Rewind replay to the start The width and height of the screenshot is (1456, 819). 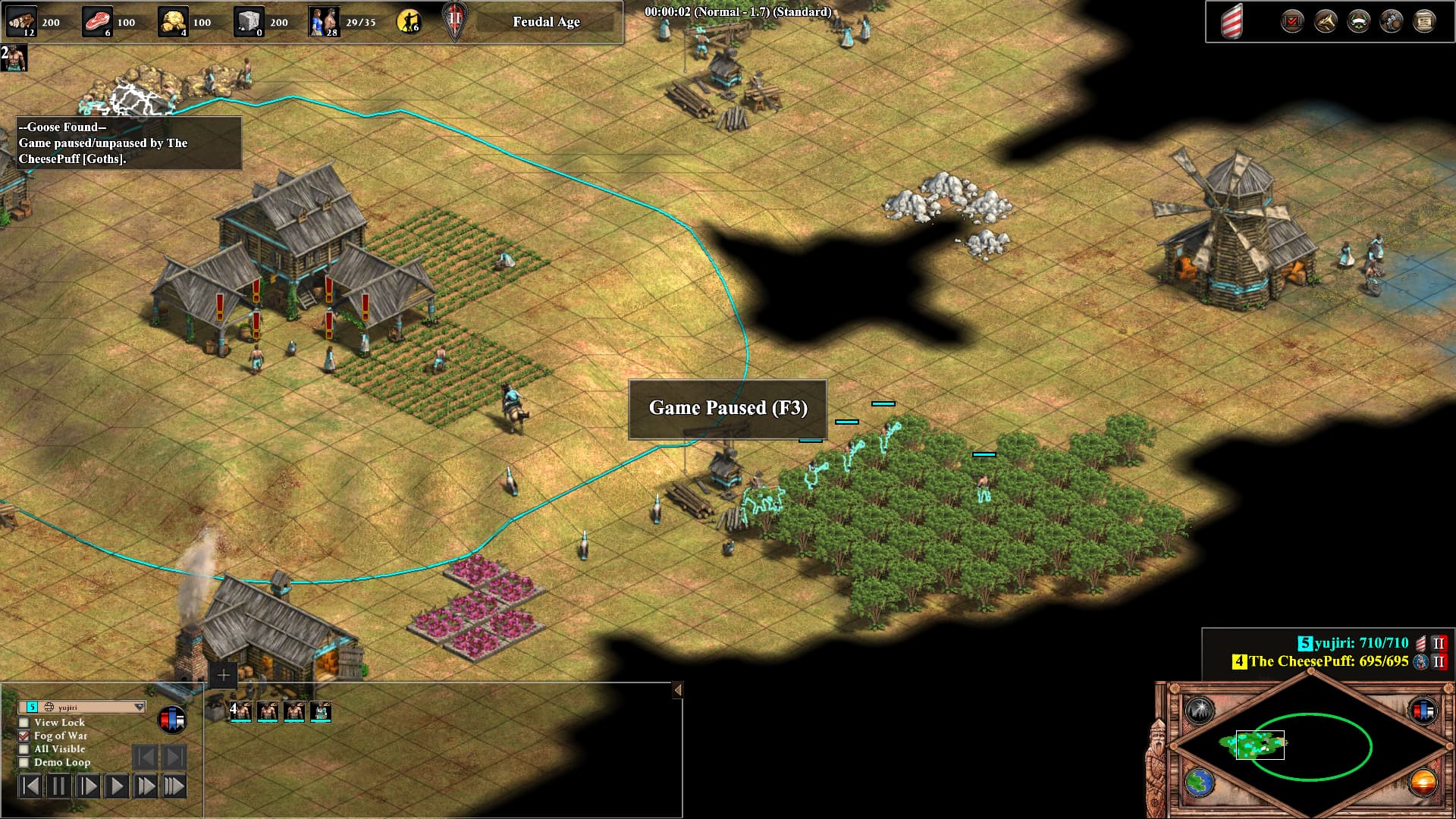click(x=30, y=786)
